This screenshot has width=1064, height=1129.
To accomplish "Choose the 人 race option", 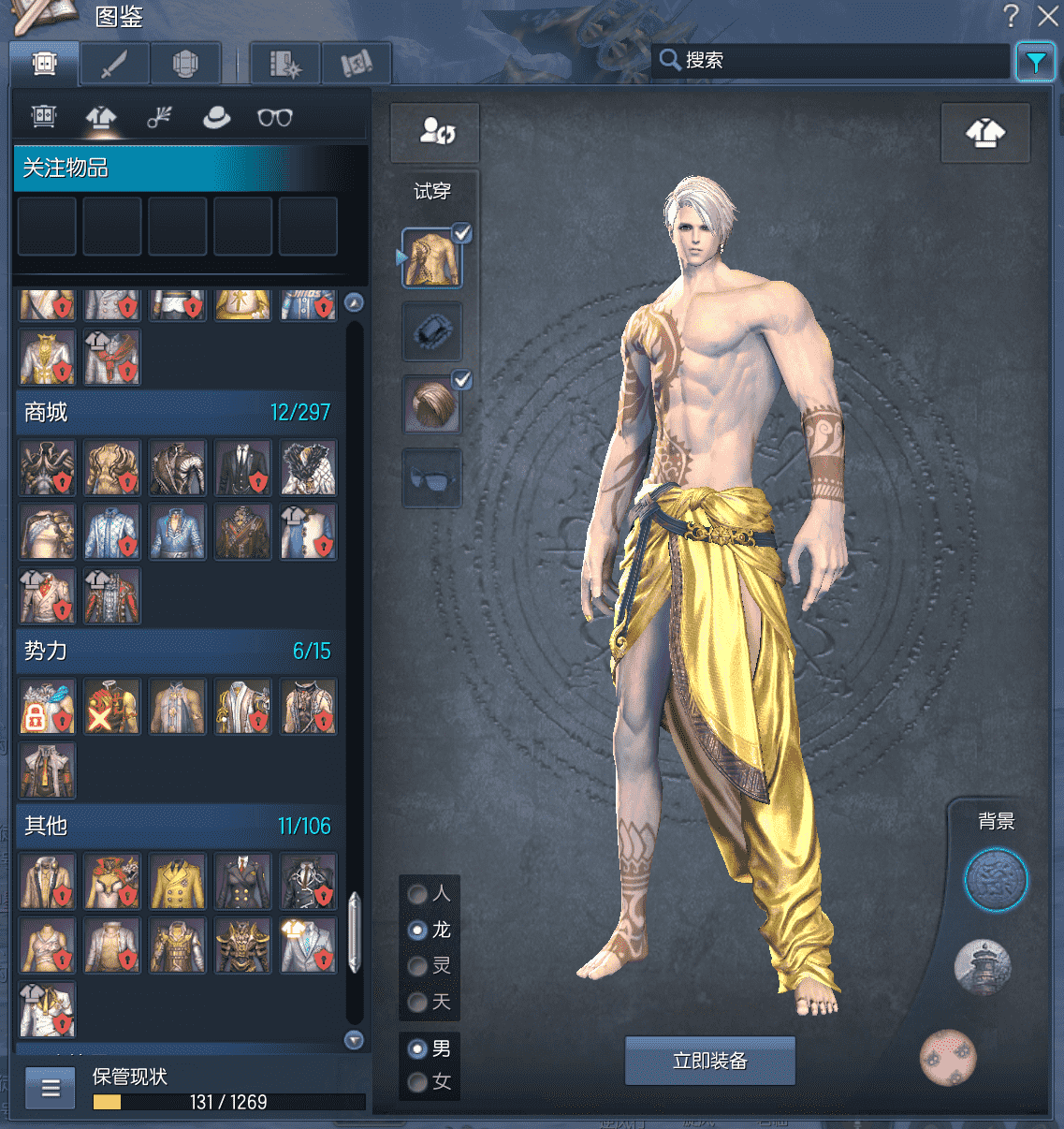I will [x=418, y=894].
